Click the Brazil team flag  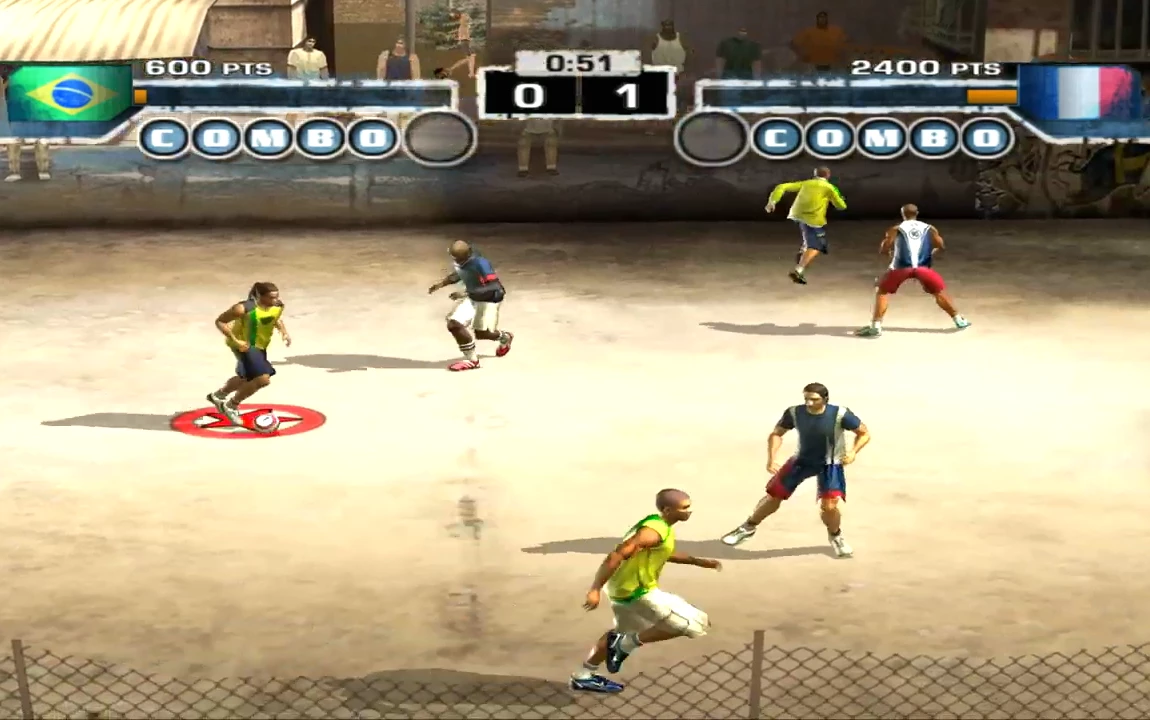click(x=69, y=93)
